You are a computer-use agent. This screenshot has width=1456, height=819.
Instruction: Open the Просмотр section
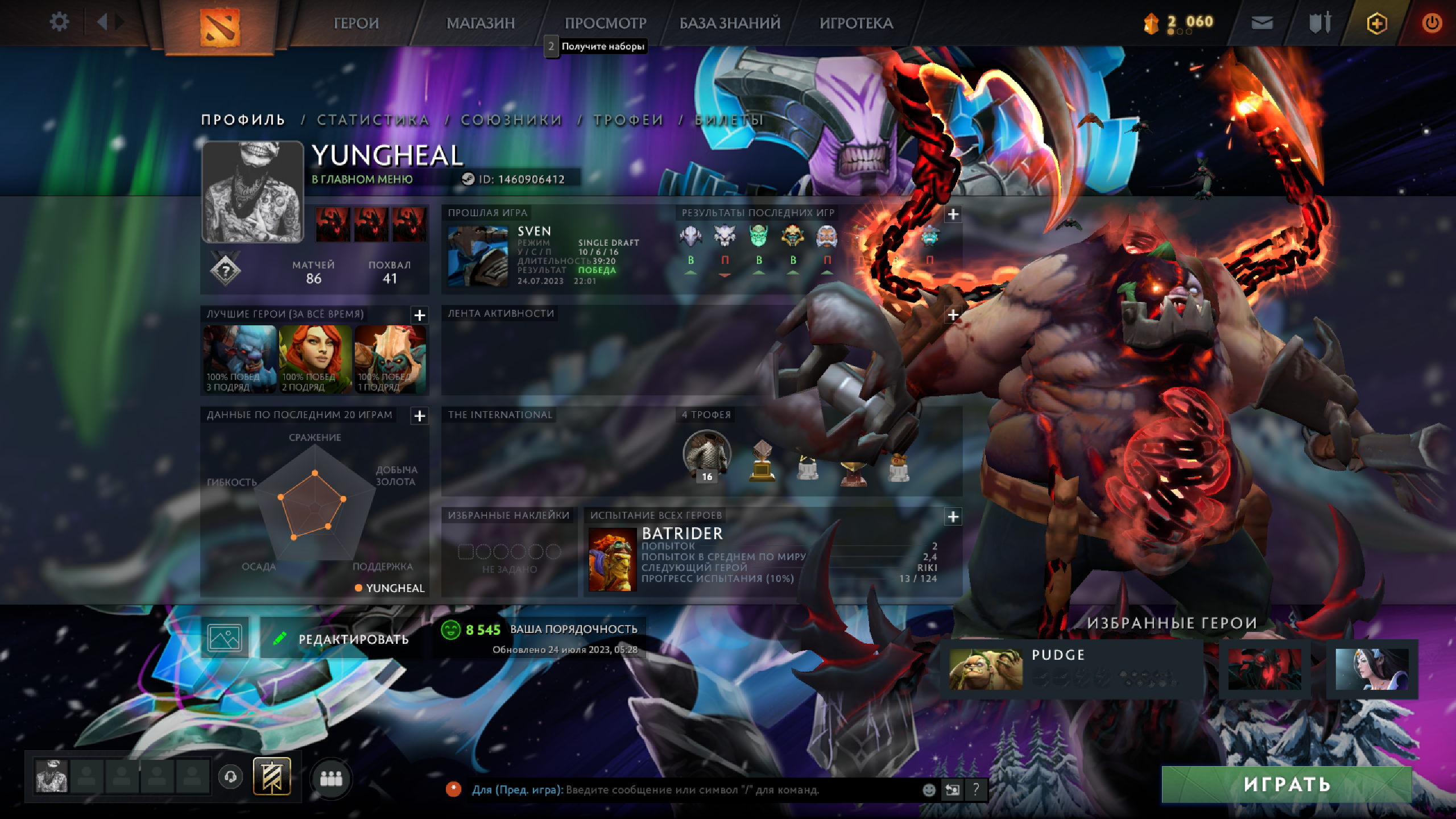point(605,23)
